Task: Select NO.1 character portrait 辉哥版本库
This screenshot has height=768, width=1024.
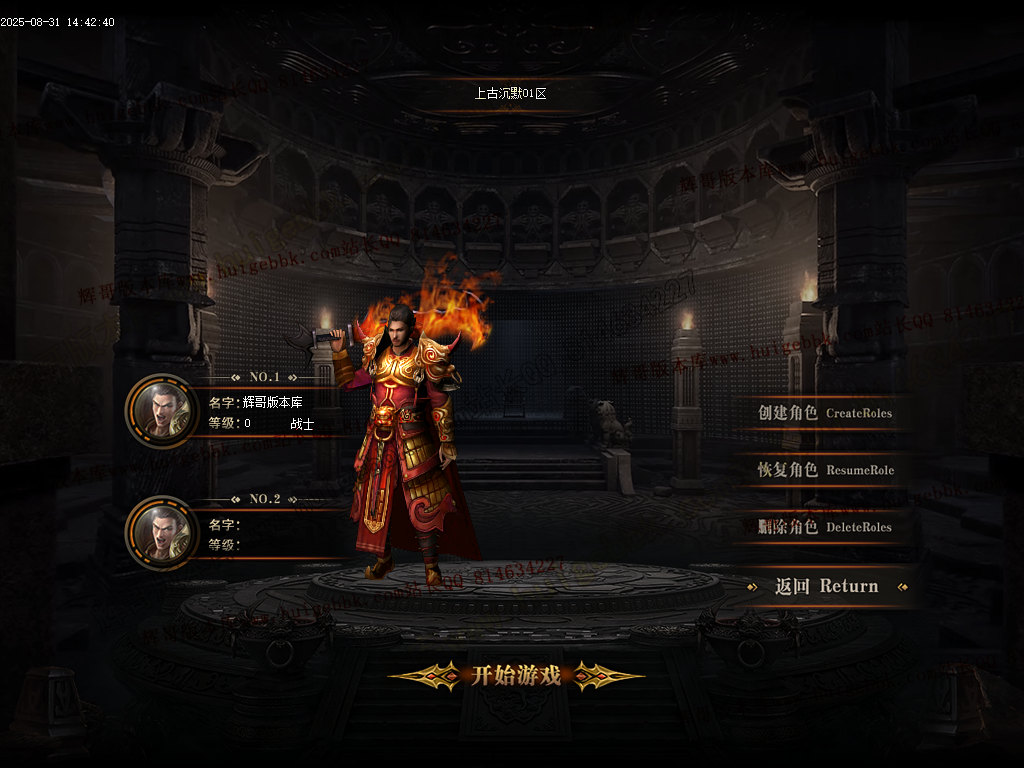Action: 162,411
